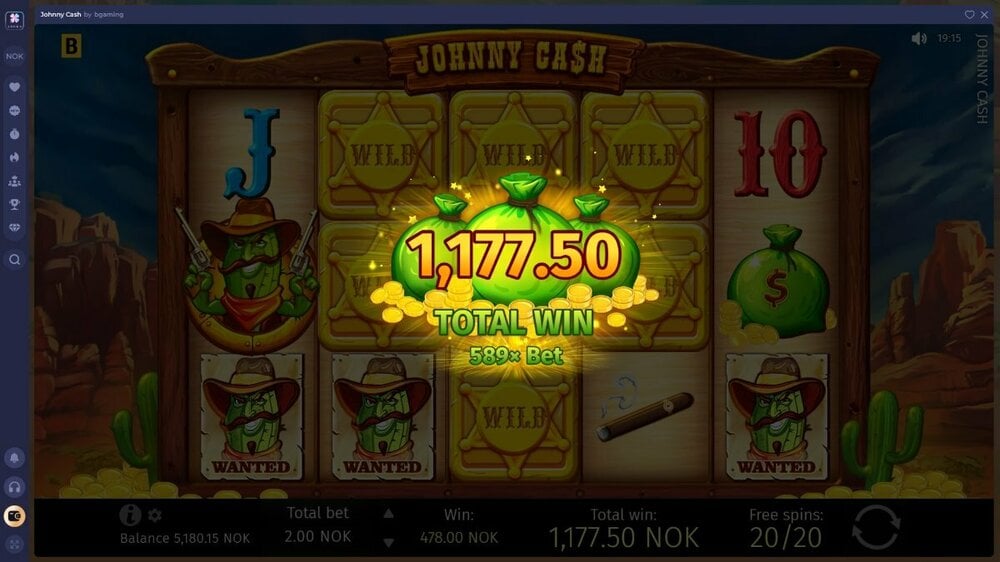Screen dimensions: 1000x562
Task: Close the Johnny Cash game window
Action: (984, 15)
